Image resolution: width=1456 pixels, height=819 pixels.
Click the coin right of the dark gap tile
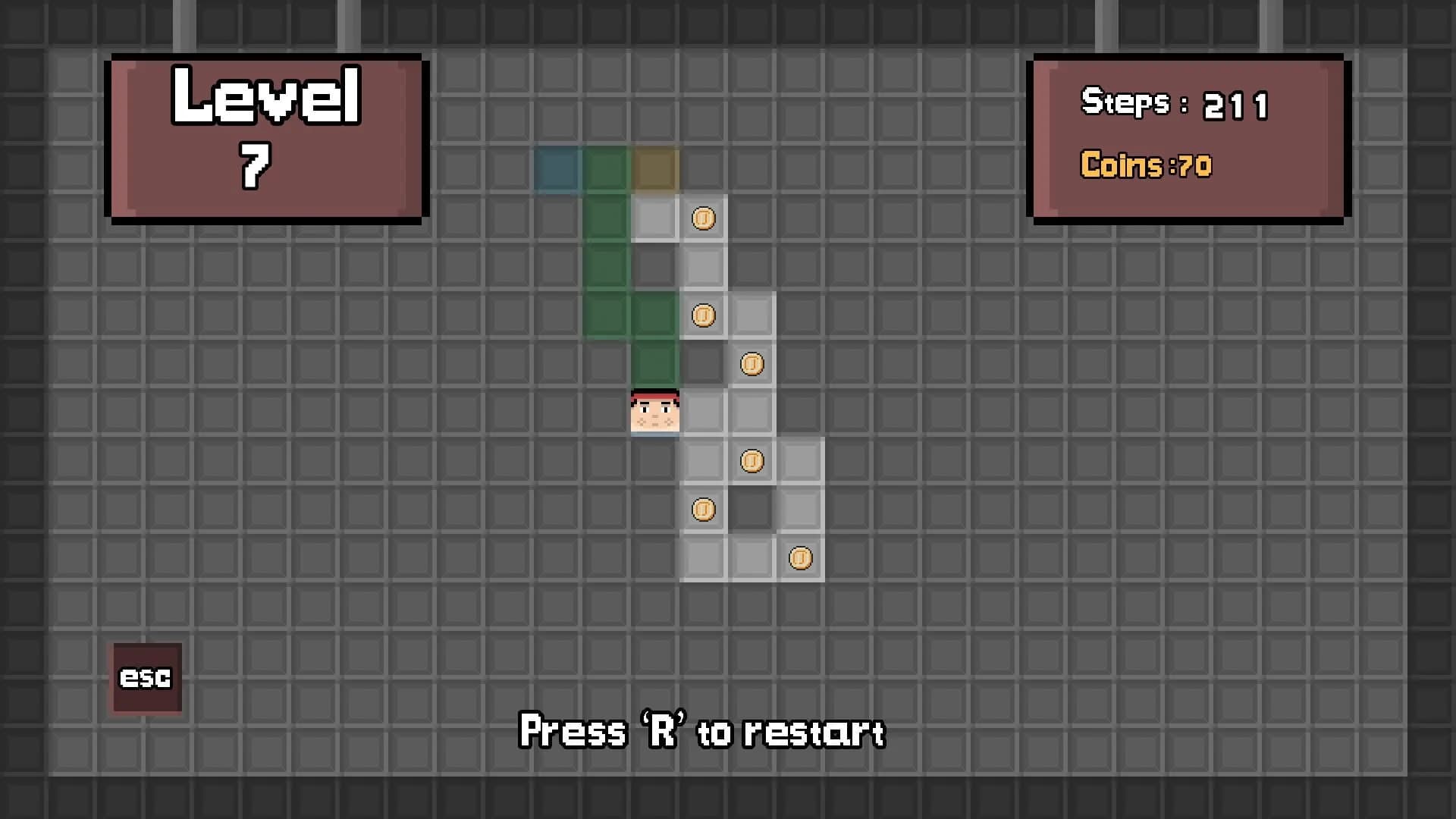[752, 364]
